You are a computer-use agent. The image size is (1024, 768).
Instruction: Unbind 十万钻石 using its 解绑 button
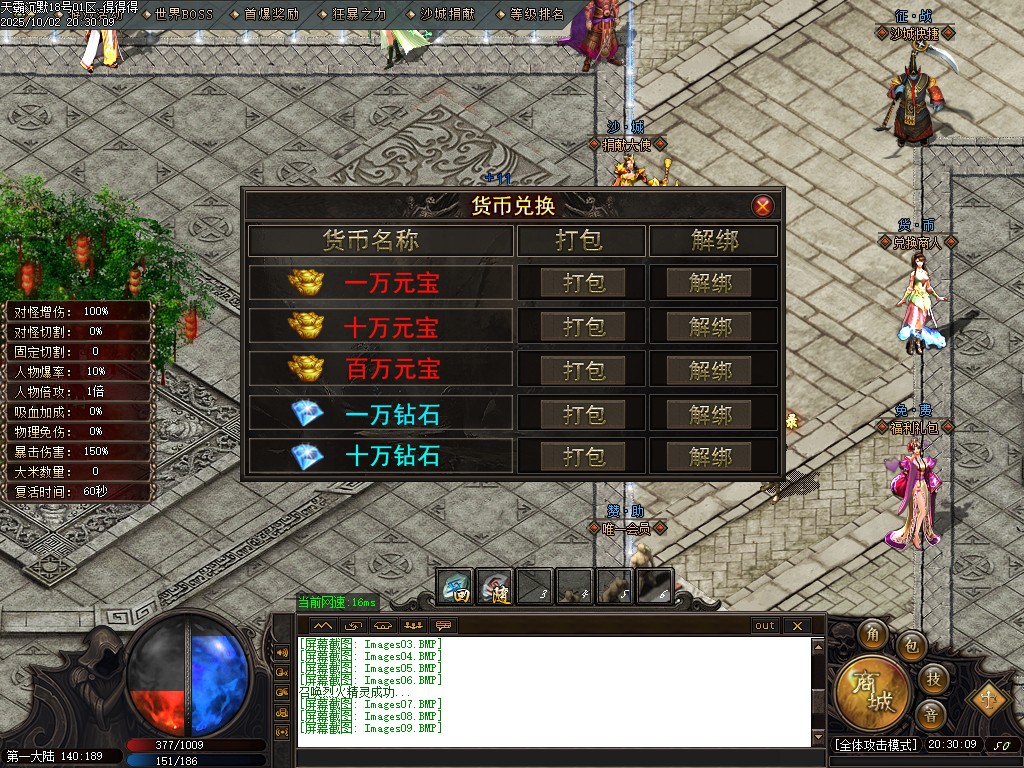point(711,457)
